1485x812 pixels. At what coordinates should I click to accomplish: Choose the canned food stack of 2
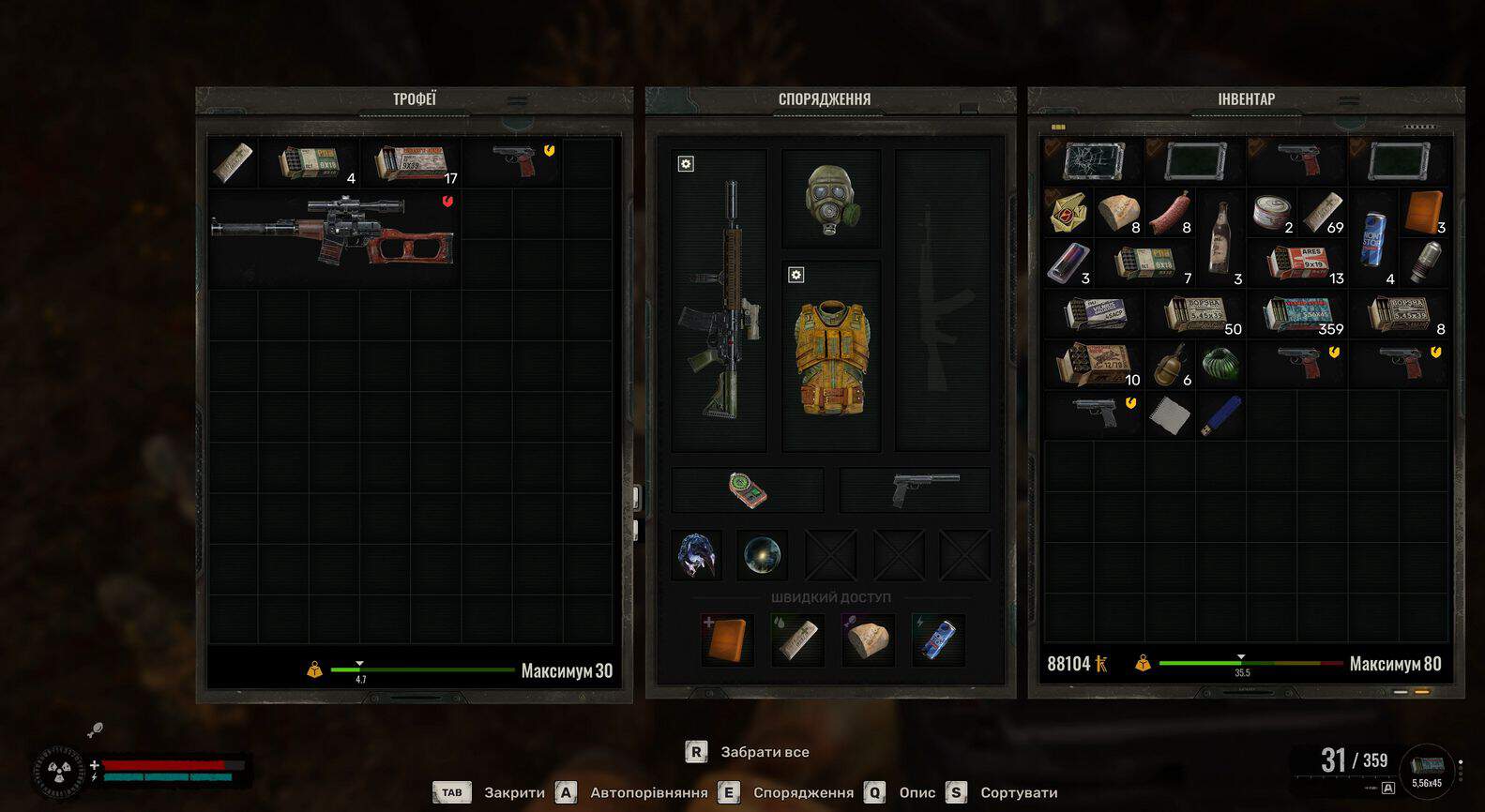(1271, 214)
